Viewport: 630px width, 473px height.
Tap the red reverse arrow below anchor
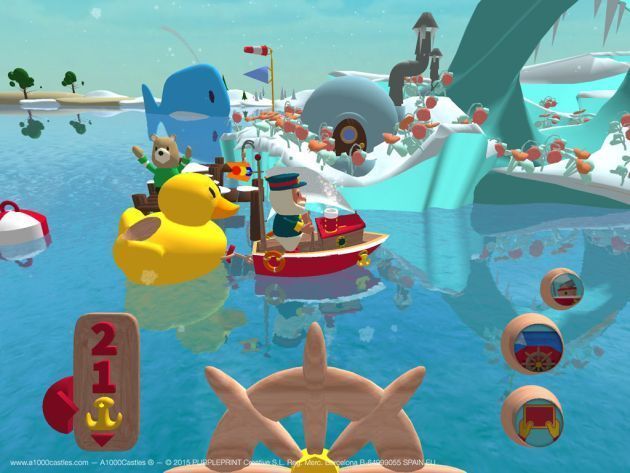[x=104, y=436]
